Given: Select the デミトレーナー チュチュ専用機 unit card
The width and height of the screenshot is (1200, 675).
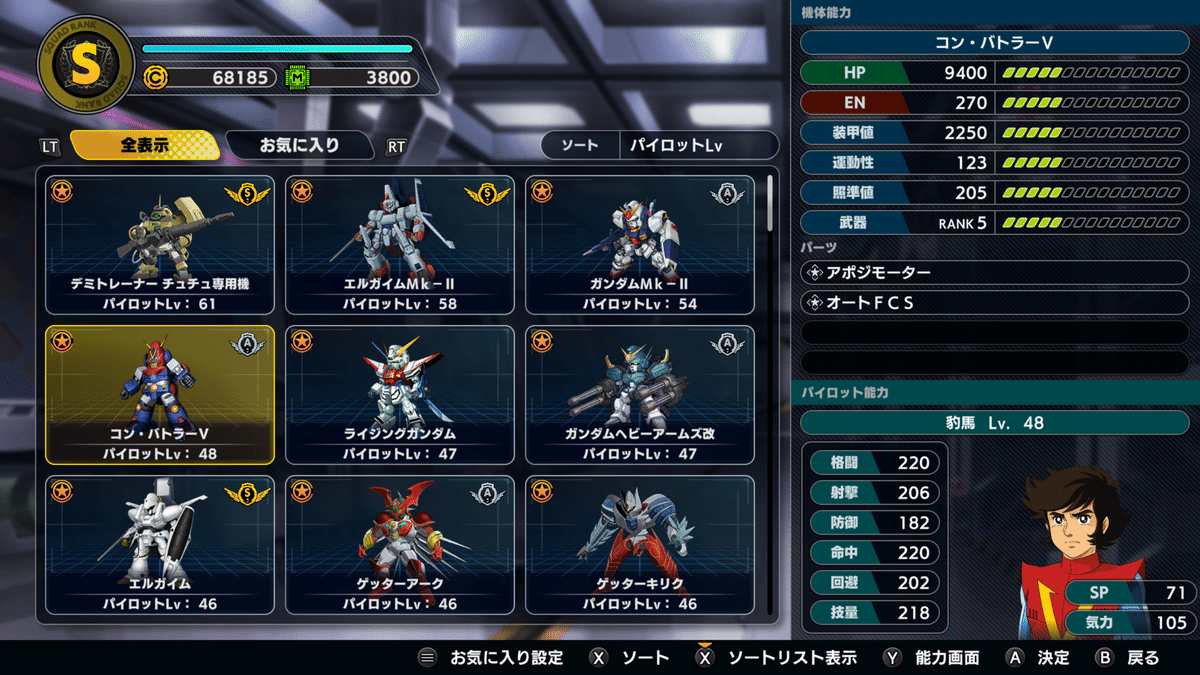Looking at the screenshot, I should click(x=160, y=245).
